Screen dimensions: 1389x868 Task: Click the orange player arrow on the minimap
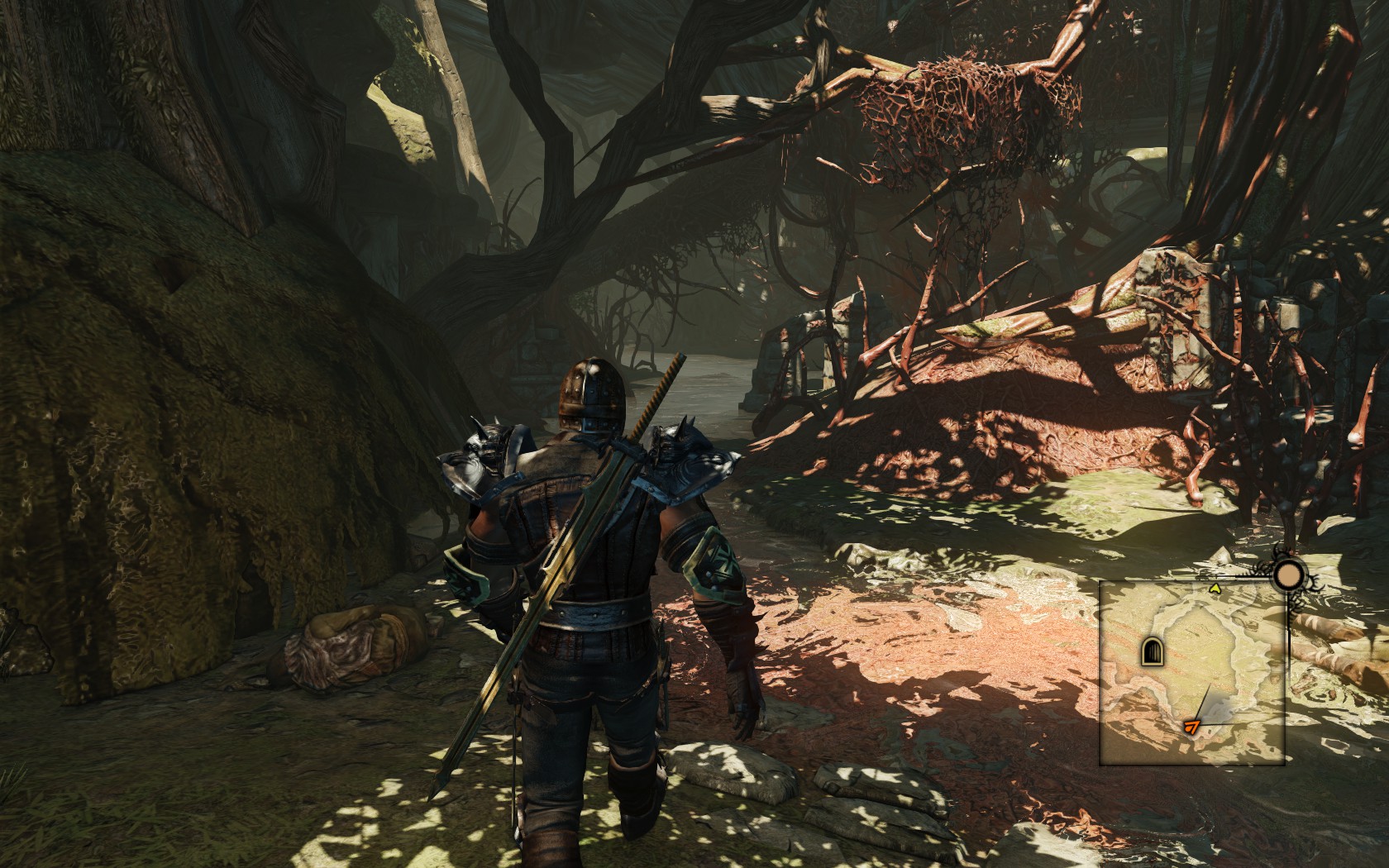1191,727
